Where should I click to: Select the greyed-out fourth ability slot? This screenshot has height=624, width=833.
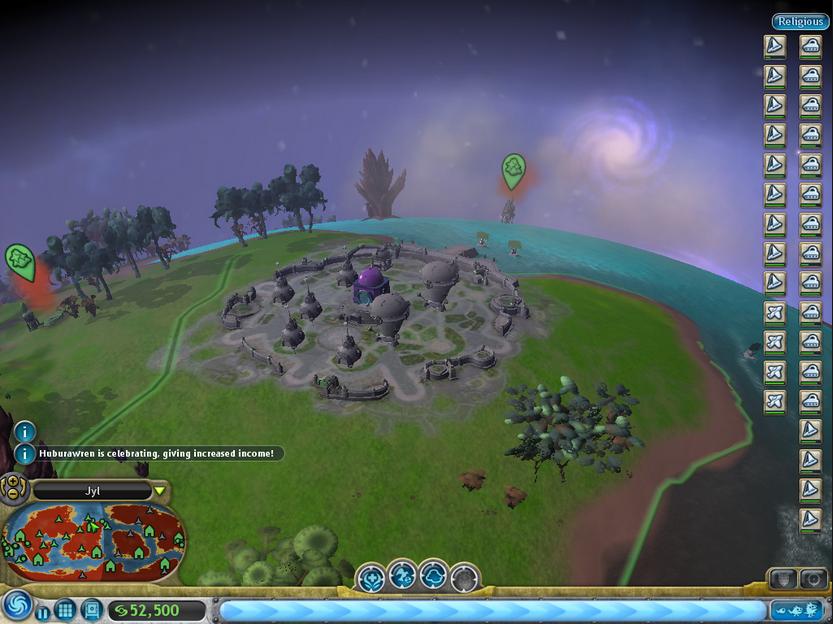tap(464, 577)
